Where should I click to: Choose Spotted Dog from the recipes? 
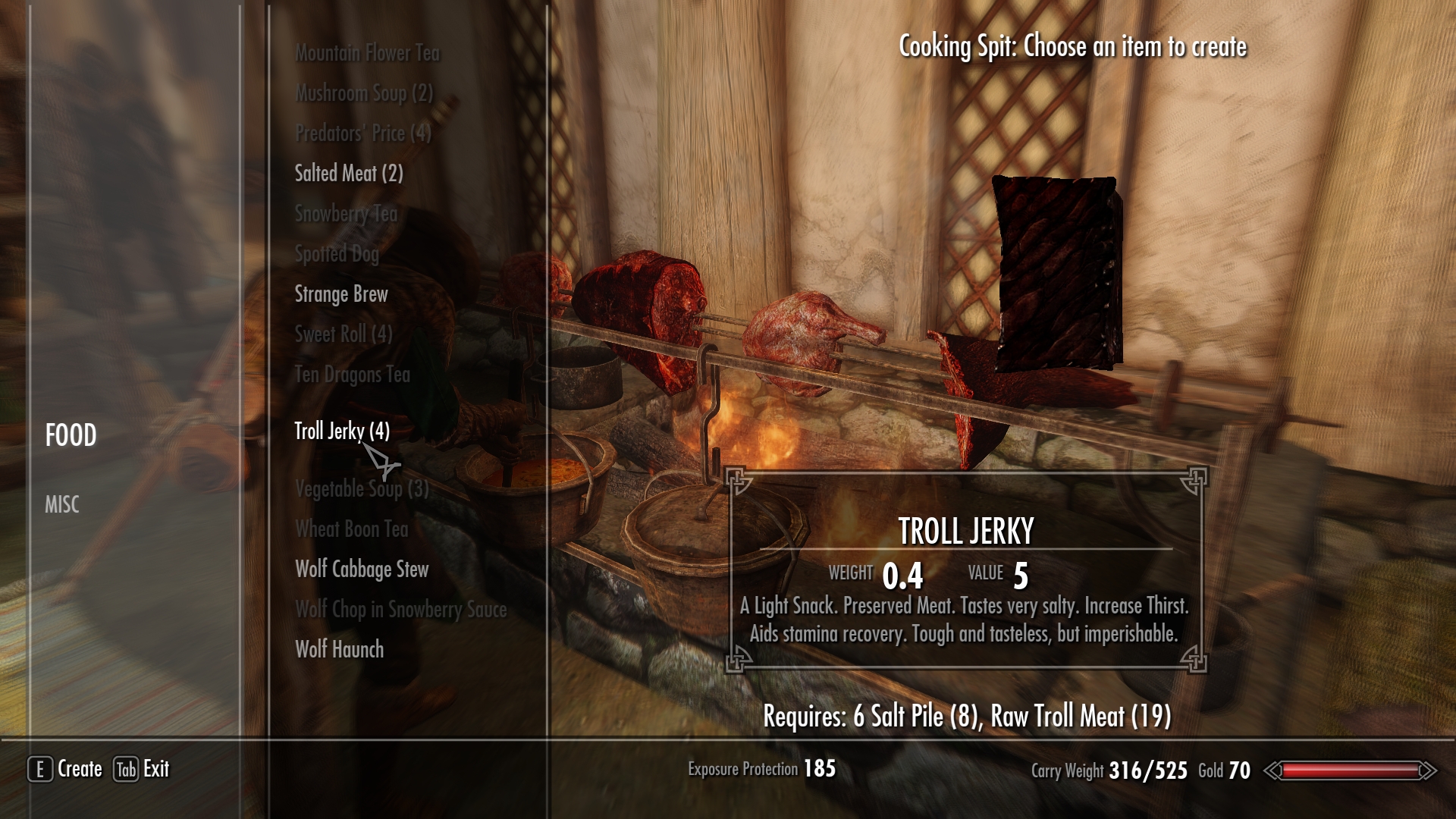[337, 254]
